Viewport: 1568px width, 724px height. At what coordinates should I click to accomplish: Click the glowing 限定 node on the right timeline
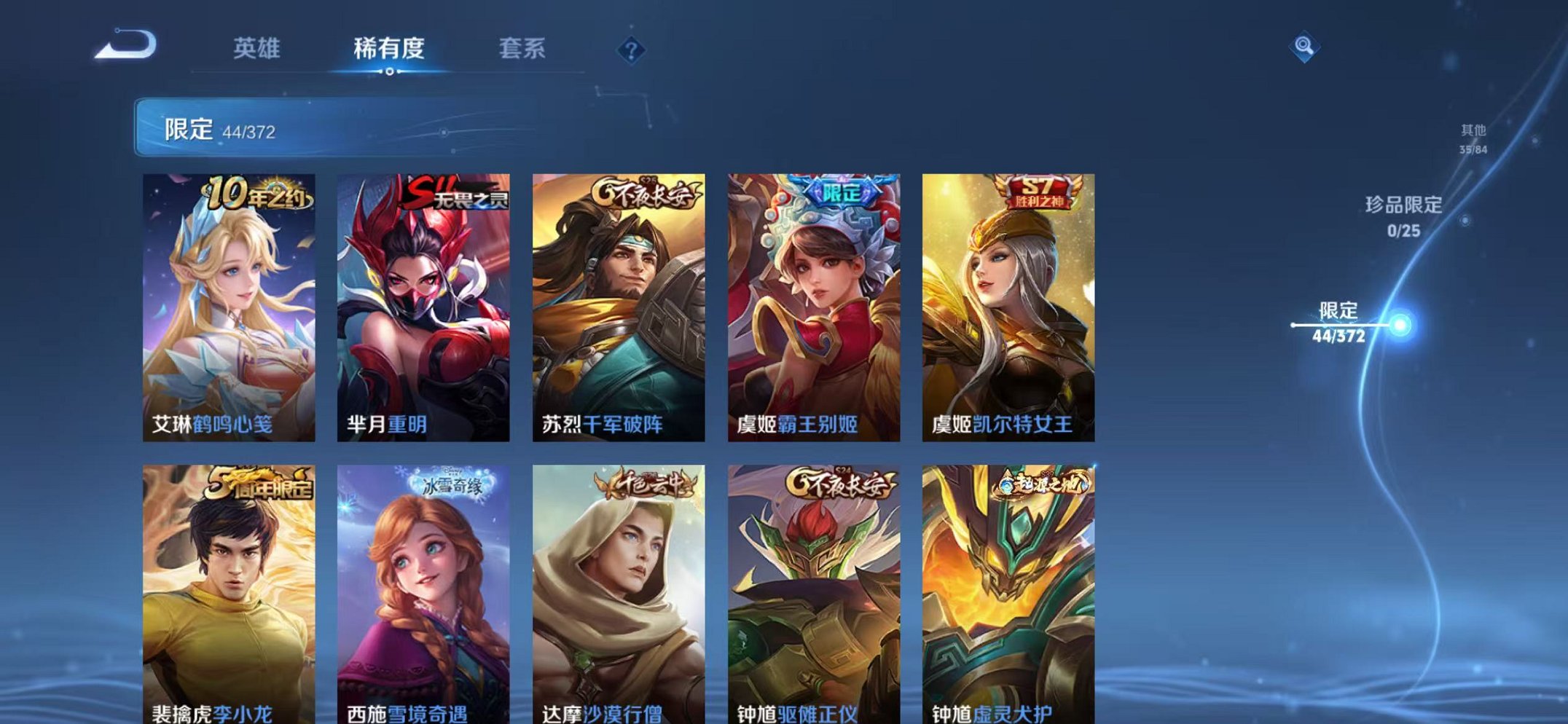(1401, 323)
